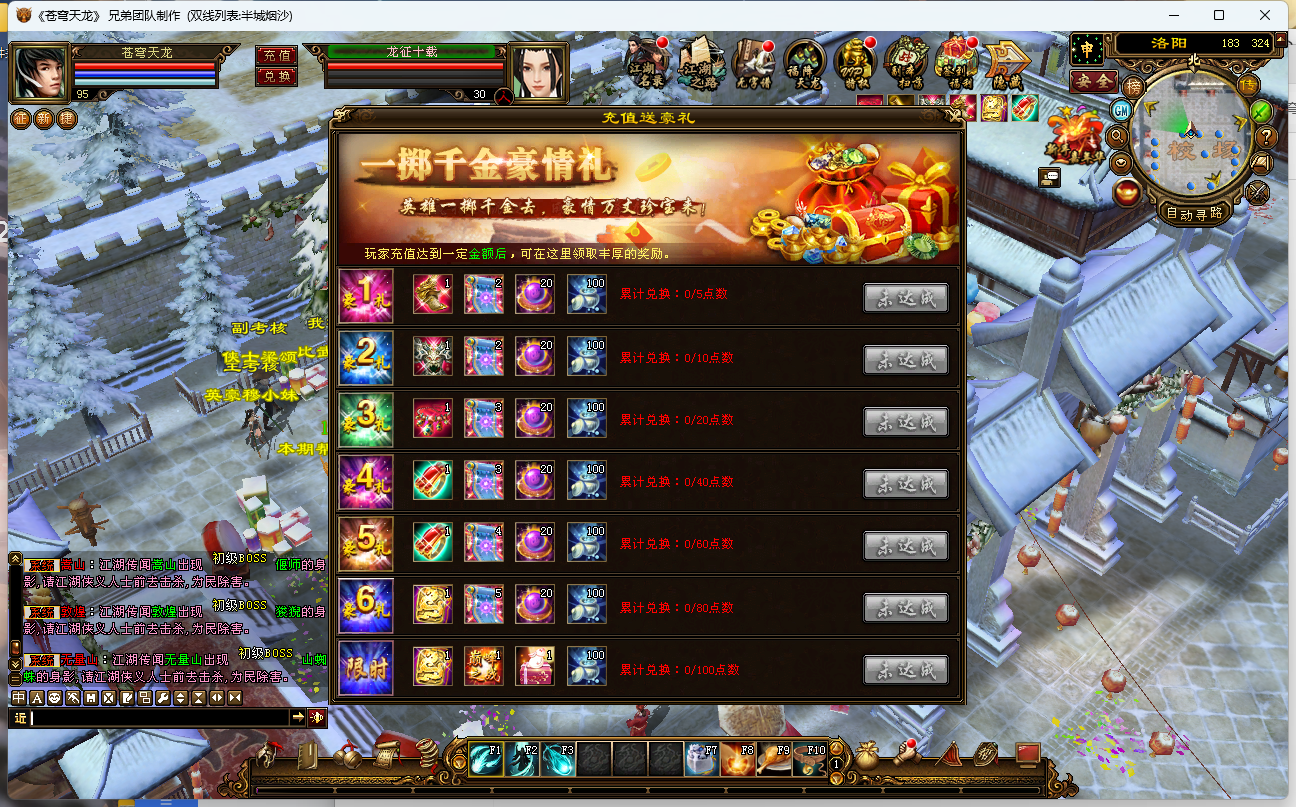Click 未达成 button for the 豪1礼 reward

point(905,298)
